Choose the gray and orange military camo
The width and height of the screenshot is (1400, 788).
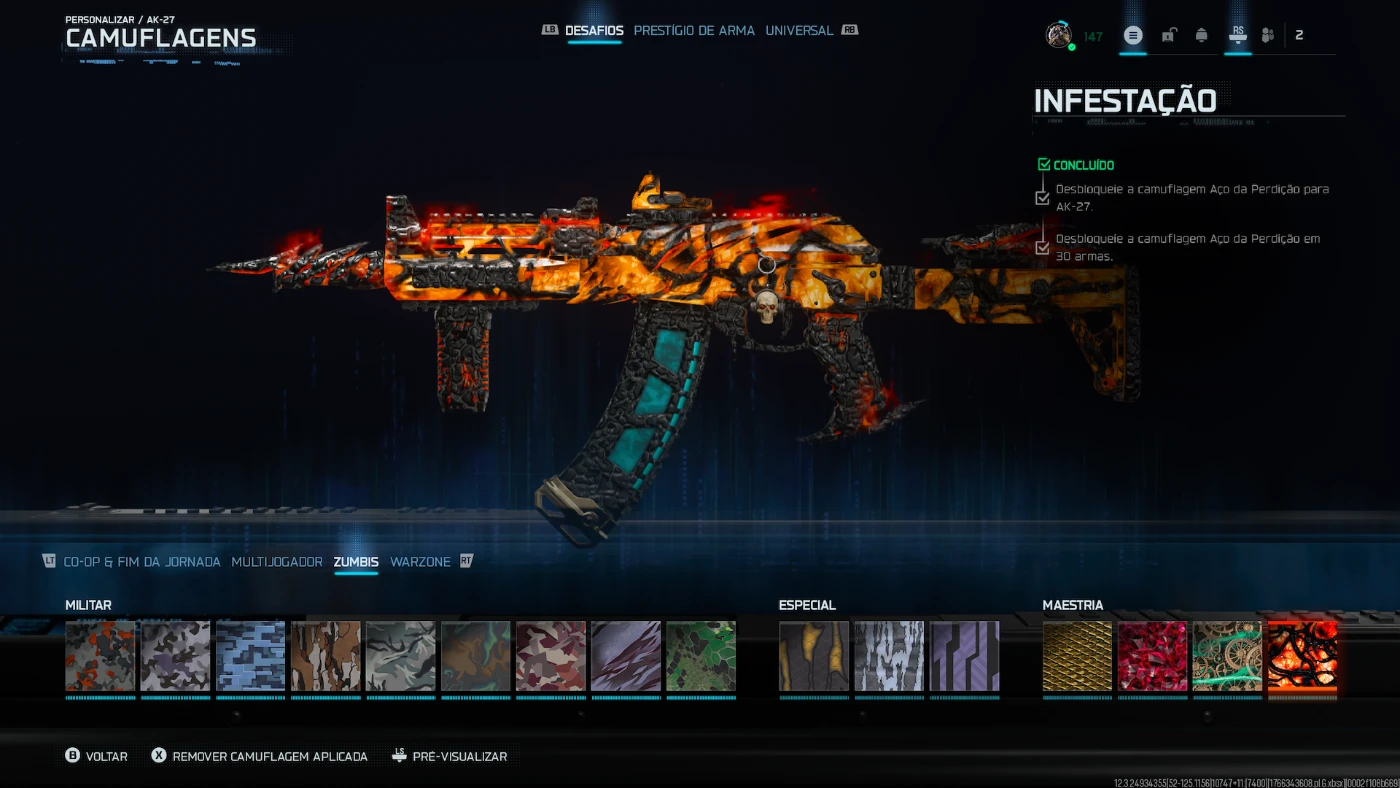pos(100,656)
